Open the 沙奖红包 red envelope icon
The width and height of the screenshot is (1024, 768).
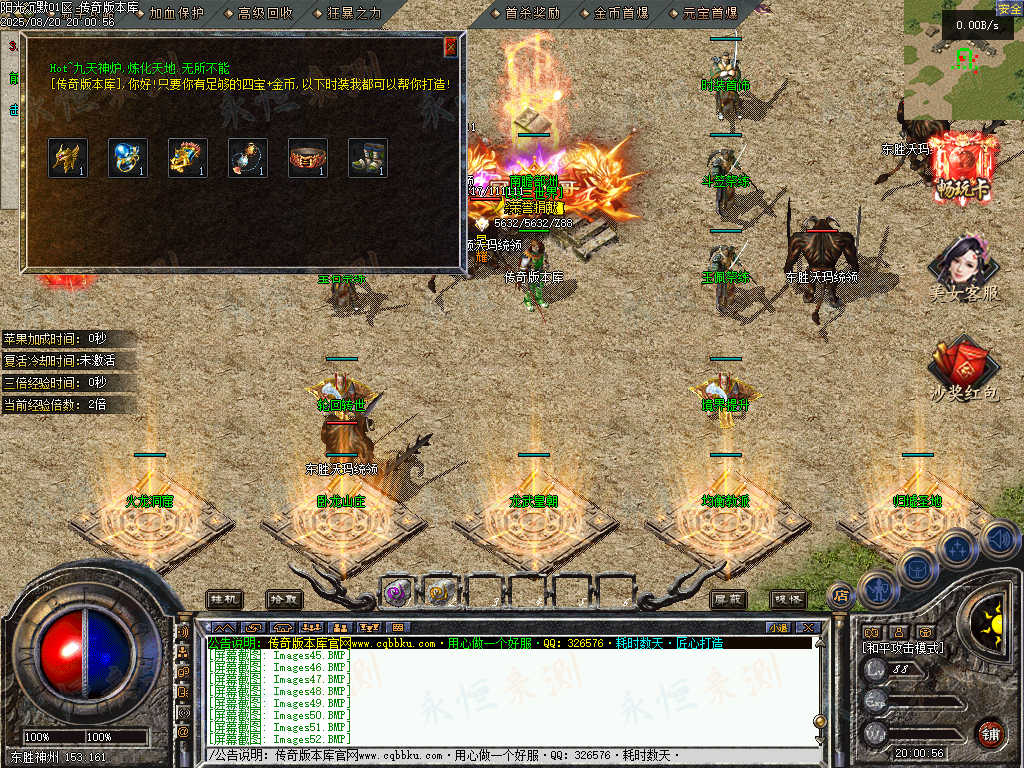[x=964, y=370]
